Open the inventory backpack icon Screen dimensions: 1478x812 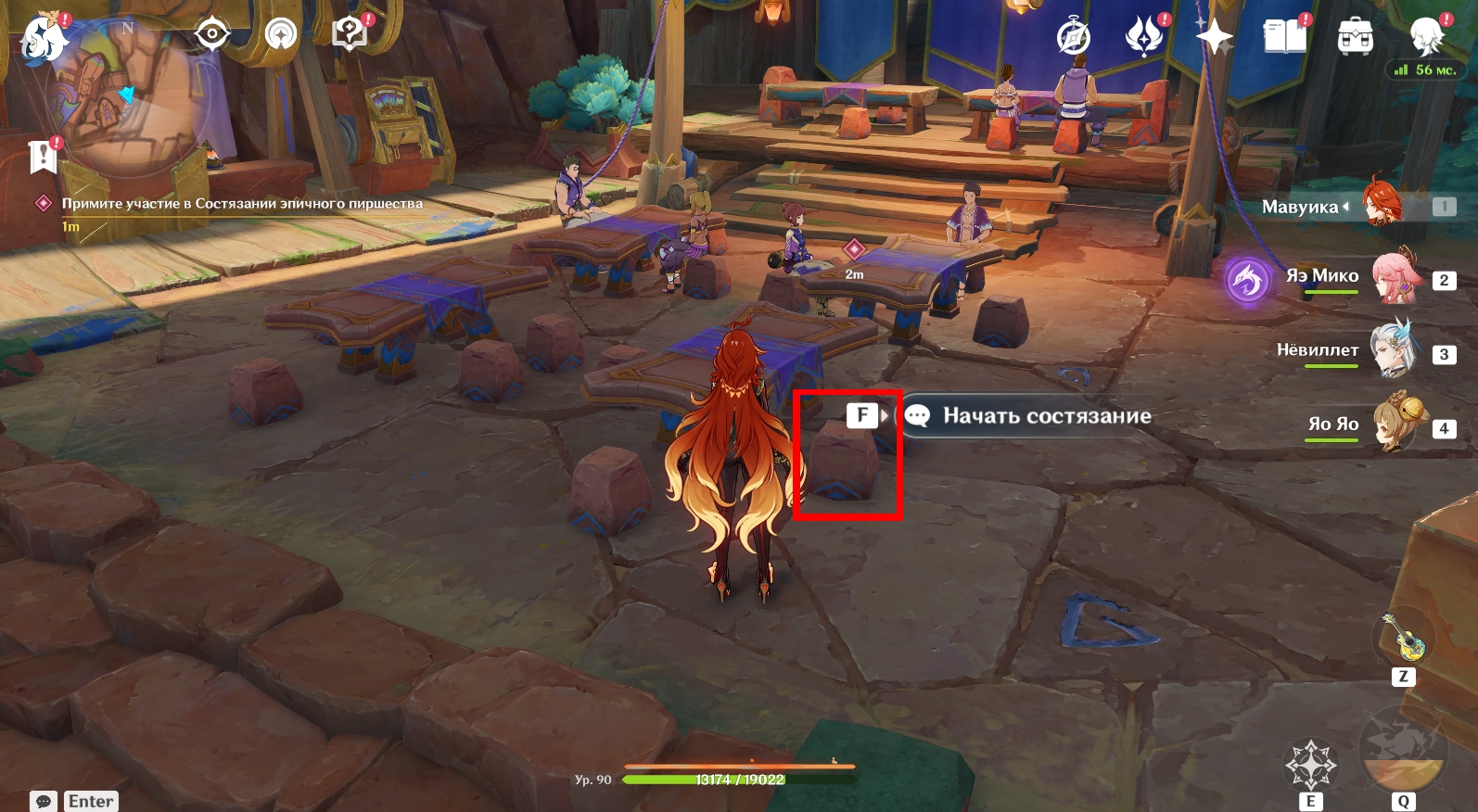point(1355,37)
